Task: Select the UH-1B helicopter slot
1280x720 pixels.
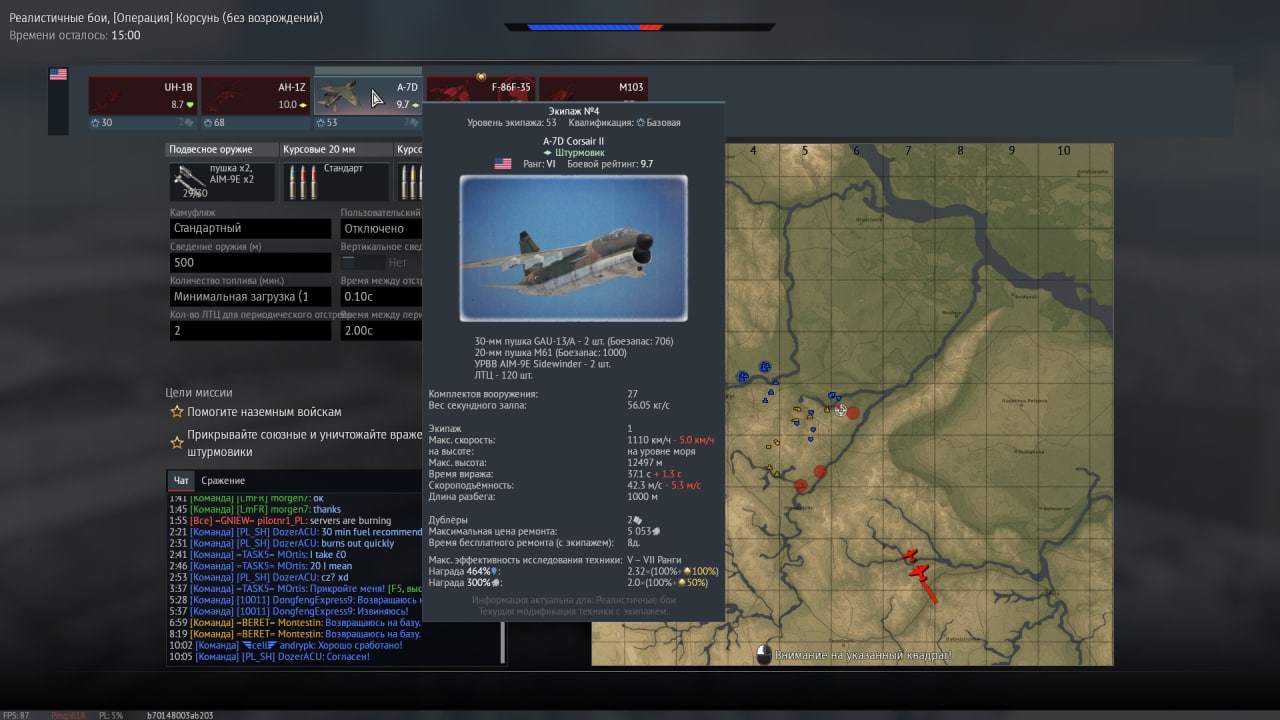Action: tap(142, 97)
